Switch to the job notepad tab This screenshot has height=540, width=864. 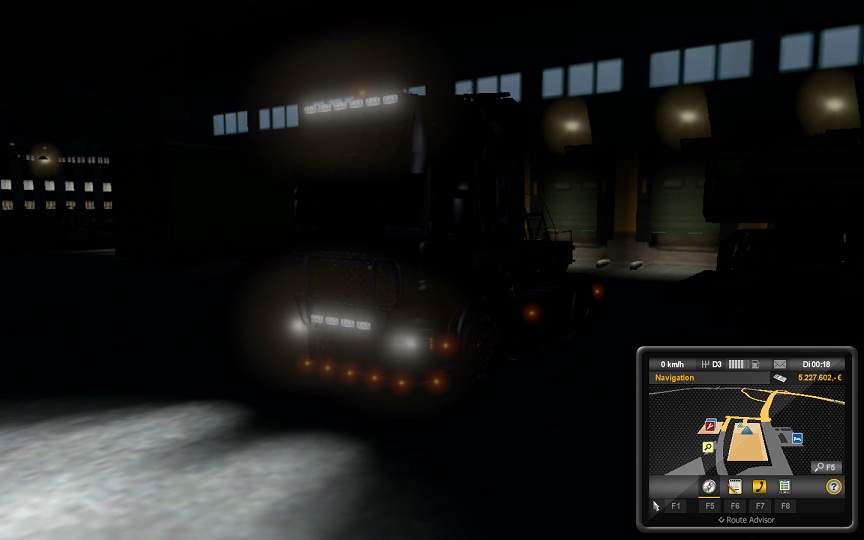pyautogui.click(x=735, y=487)
